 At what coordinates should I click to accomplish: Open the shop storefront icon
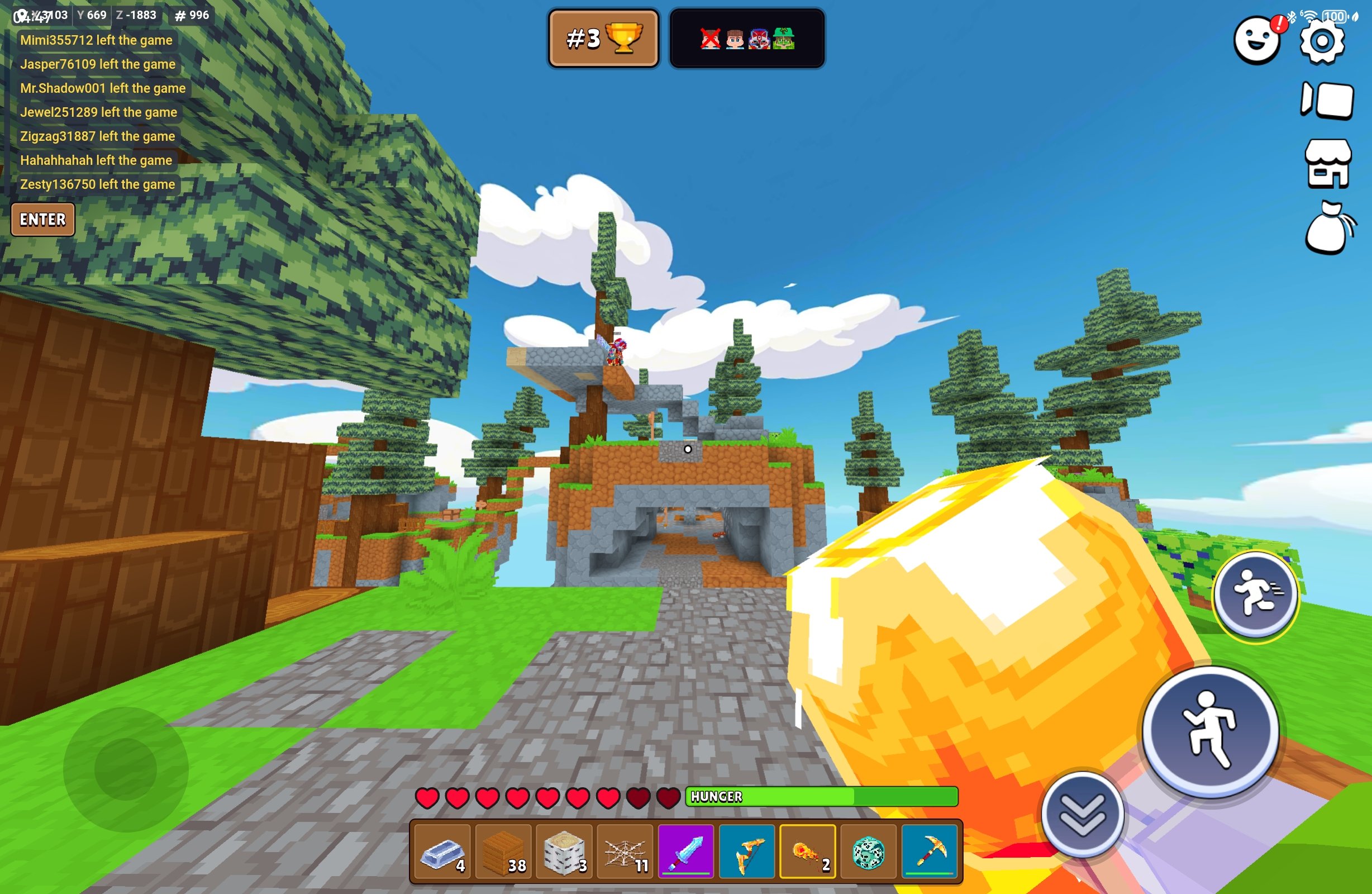1328,164
